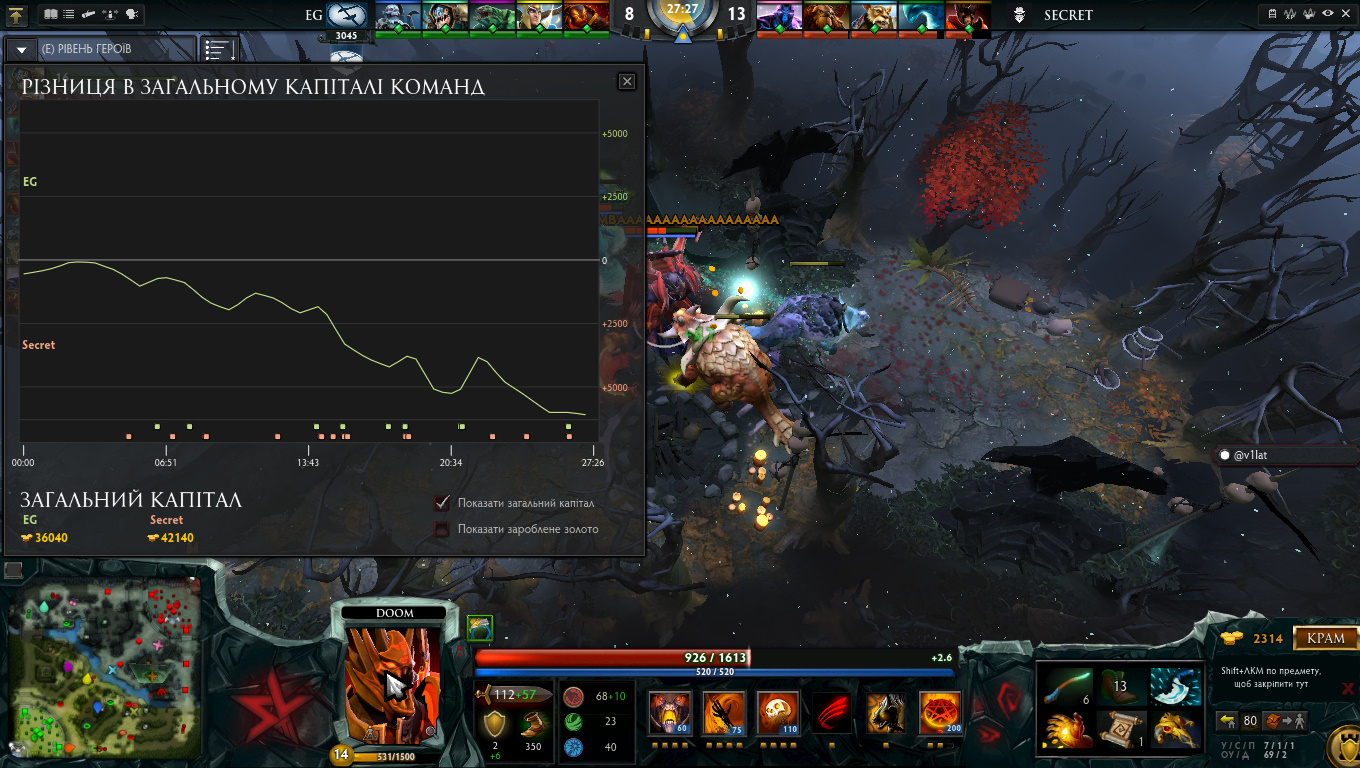Activate the flaming skull Infernal Blade ability
Screen dimensions: 1360x768
(778, 712)
